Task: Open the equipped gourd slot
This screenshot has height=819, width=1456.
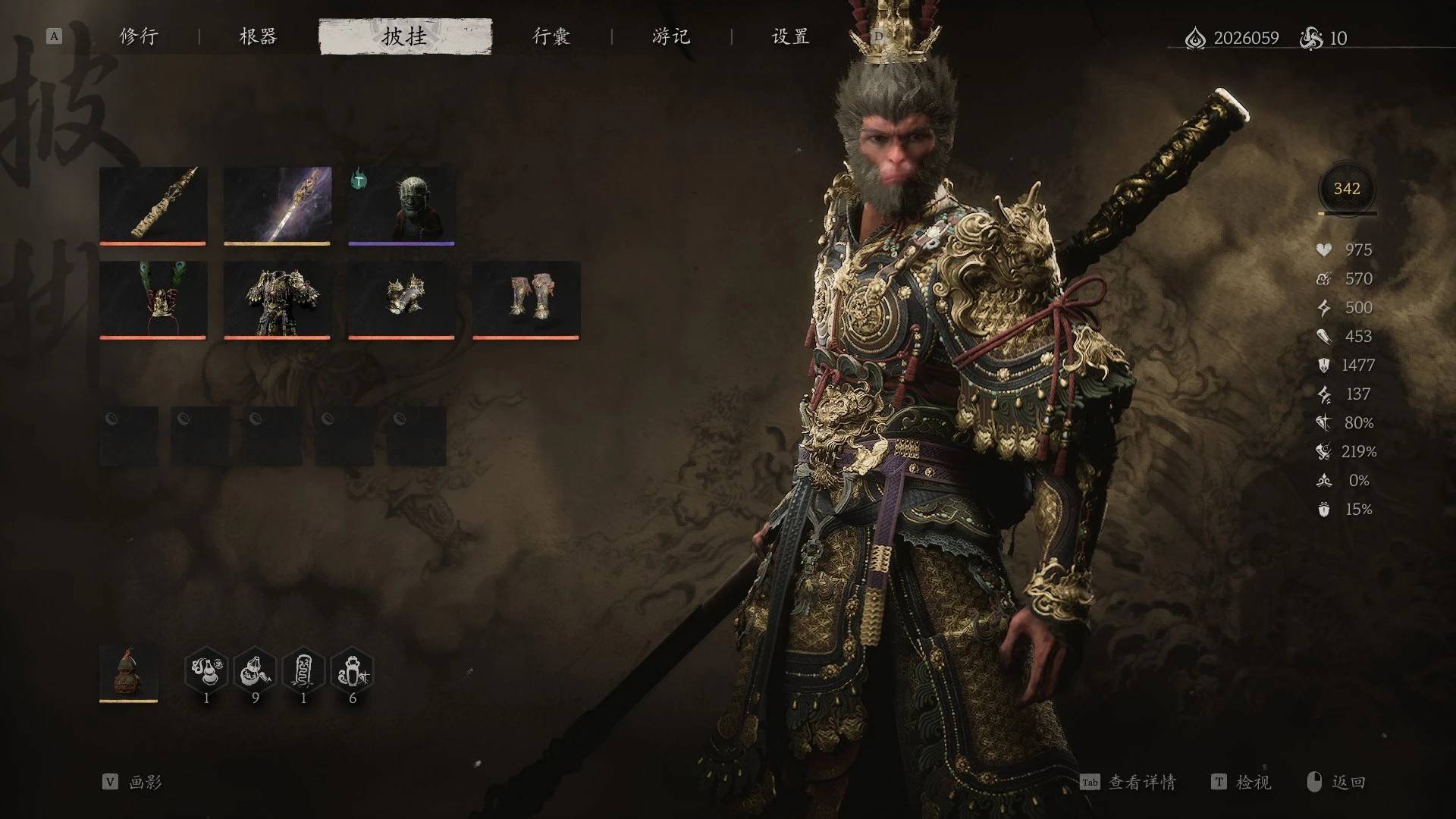Action: point(129,672)
